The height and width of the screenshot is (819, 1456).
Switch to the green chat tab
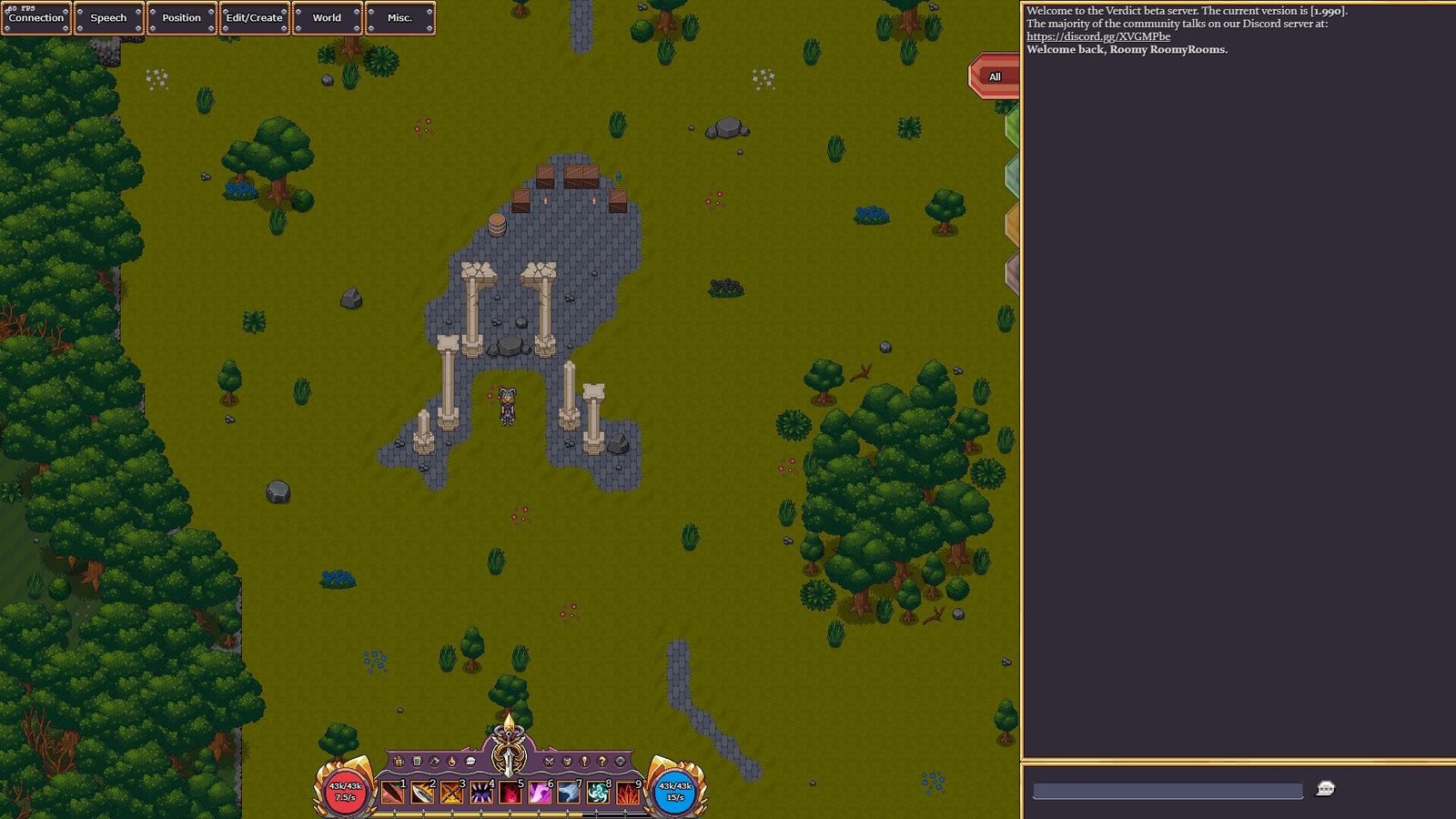click(1012, 127)
